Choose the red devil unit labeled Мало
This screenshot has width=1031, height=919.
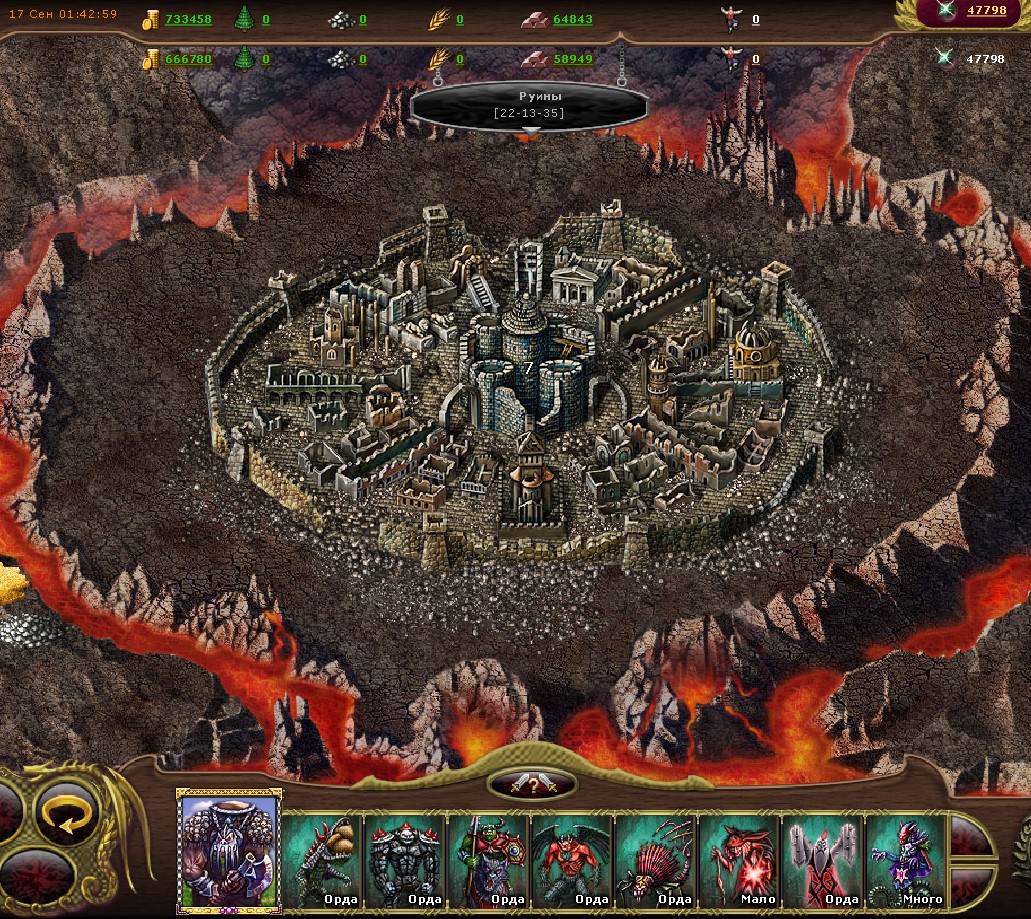(x=740, y=860)
